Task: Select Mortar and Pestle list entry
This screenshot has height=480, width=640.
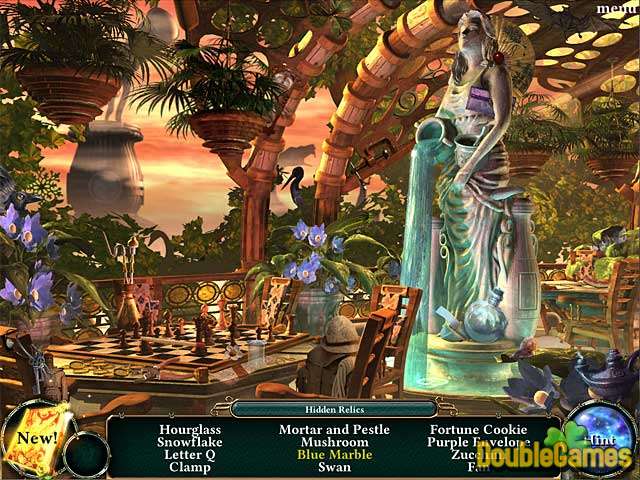Action: click(334, 429)
